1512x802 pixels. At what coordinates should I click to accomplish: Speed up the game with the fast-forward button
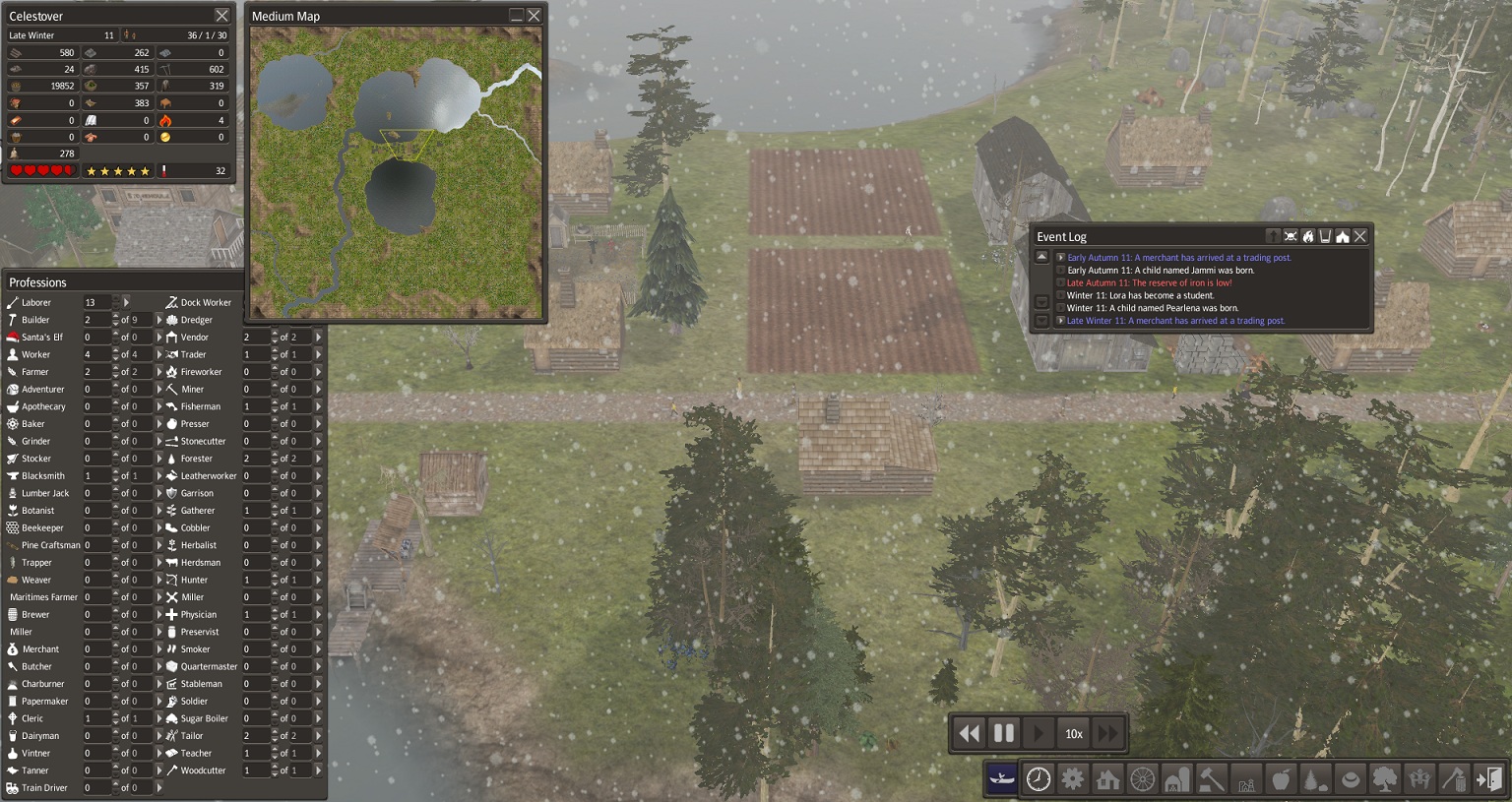(1107, 733)
